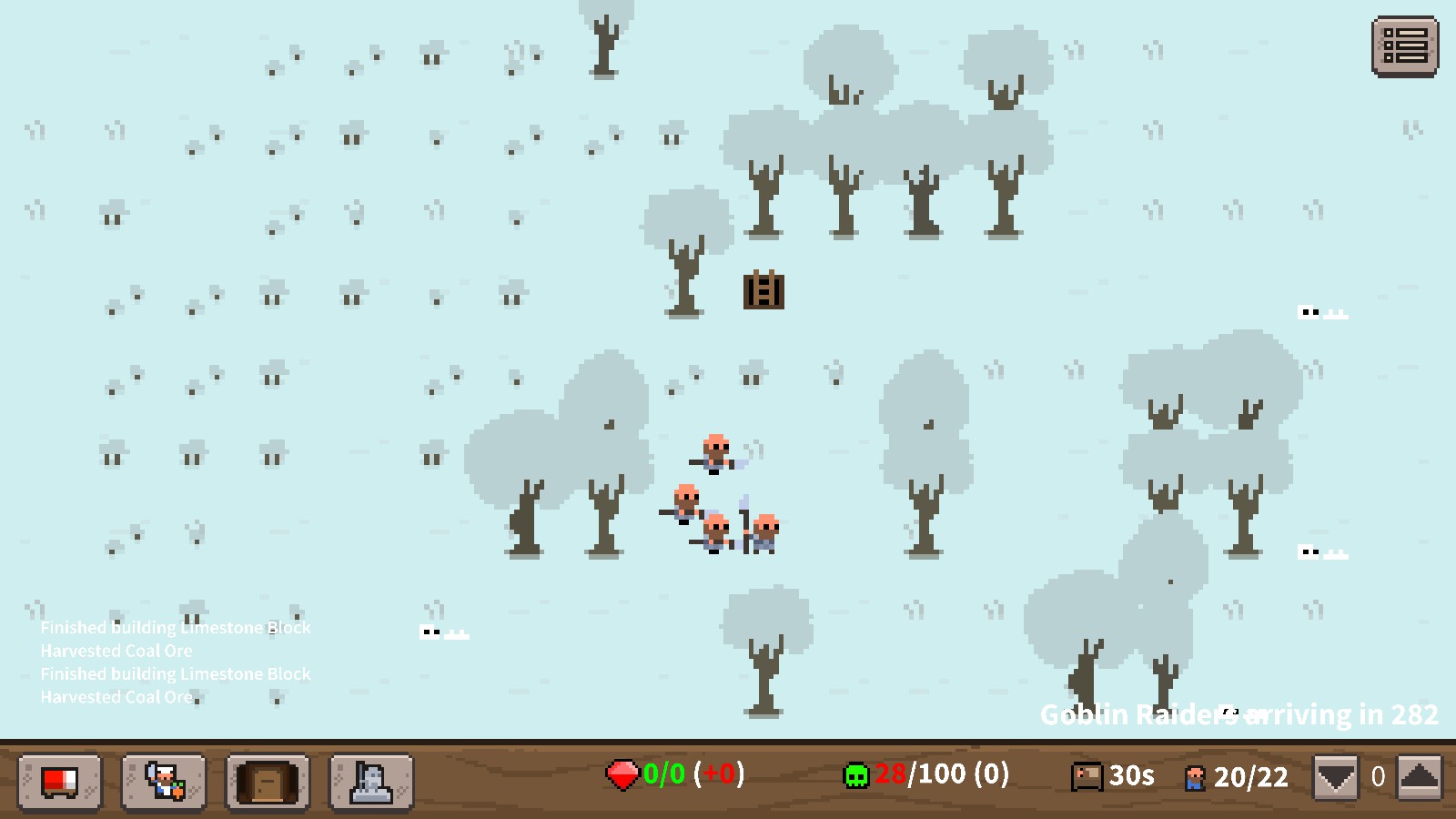Click the 0/0 gem counter

pyautogui.click(x=662, y=776)
